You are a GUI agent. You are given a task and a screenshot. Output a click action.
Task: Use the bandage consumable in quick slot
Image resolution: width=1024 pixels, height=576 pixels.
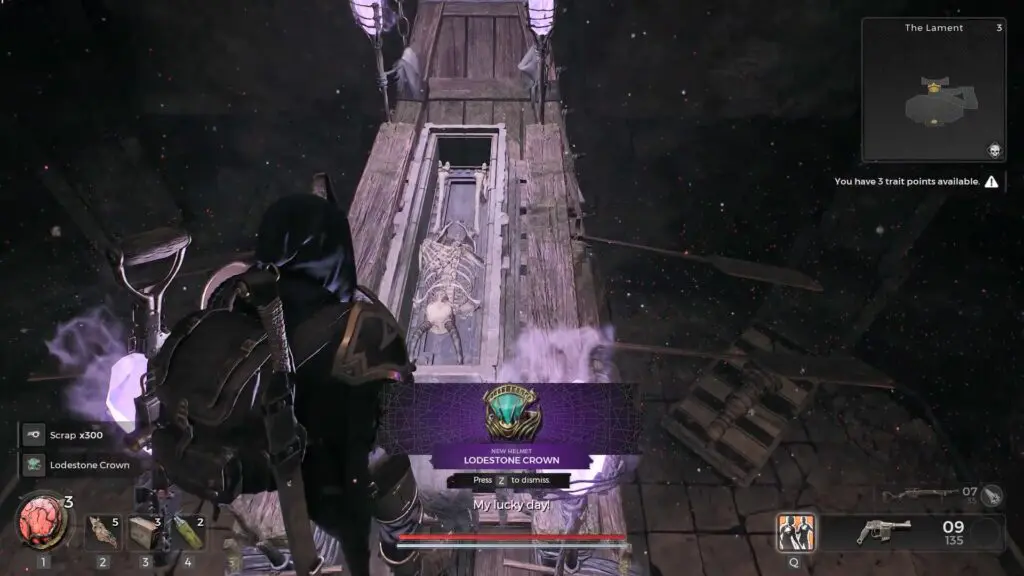tap(102, 531)
